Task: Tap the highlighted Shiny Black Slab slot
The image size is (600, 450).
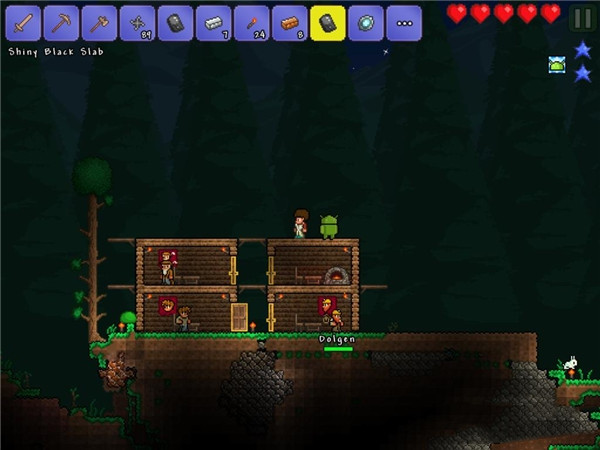Action: (326, 22)
